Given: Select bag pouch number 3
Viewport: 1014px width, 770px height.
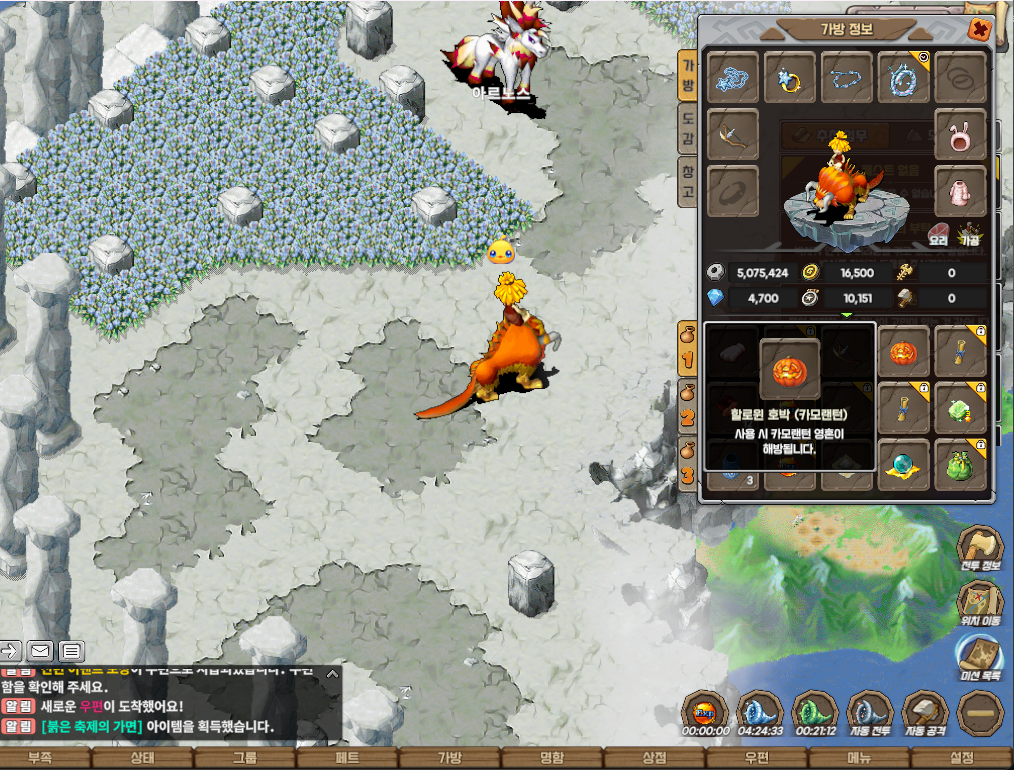Looking at the screenshot, I should (x=688, y=463).
